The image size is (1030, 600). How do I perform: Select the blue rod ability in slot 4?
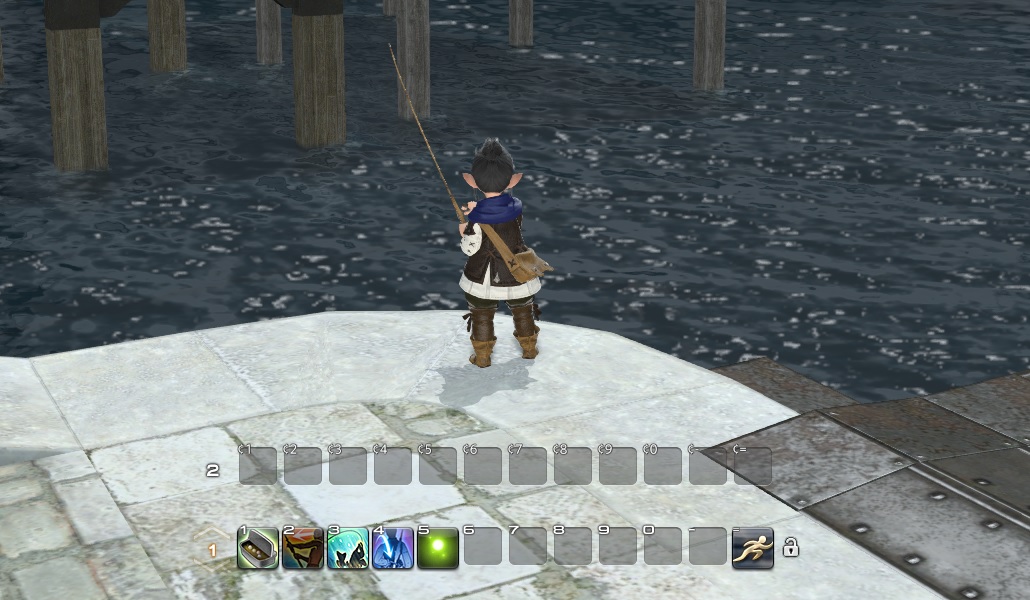392,548
